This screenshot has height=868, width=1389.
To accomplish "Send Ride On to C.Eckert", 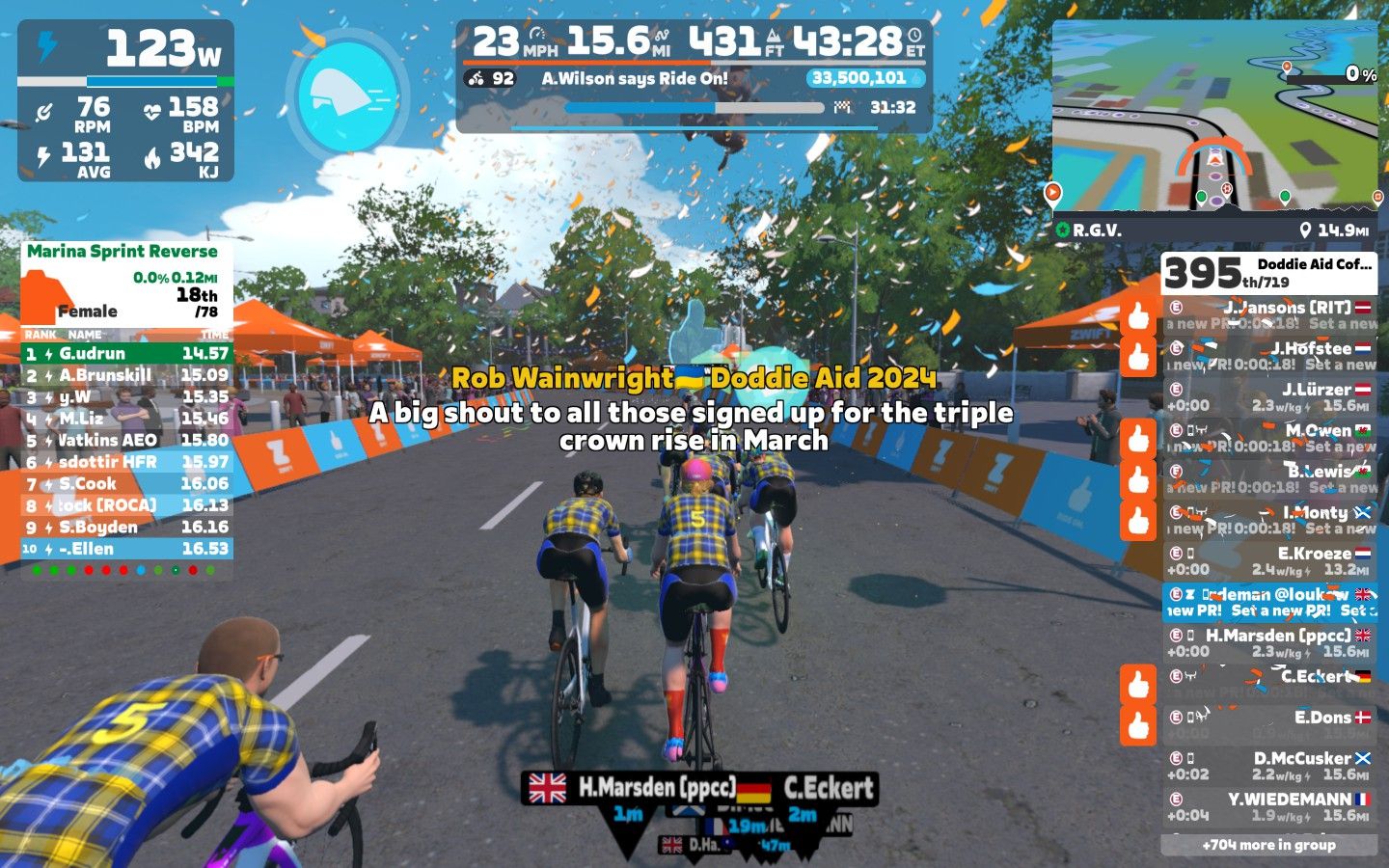I will click(1138, 684).
